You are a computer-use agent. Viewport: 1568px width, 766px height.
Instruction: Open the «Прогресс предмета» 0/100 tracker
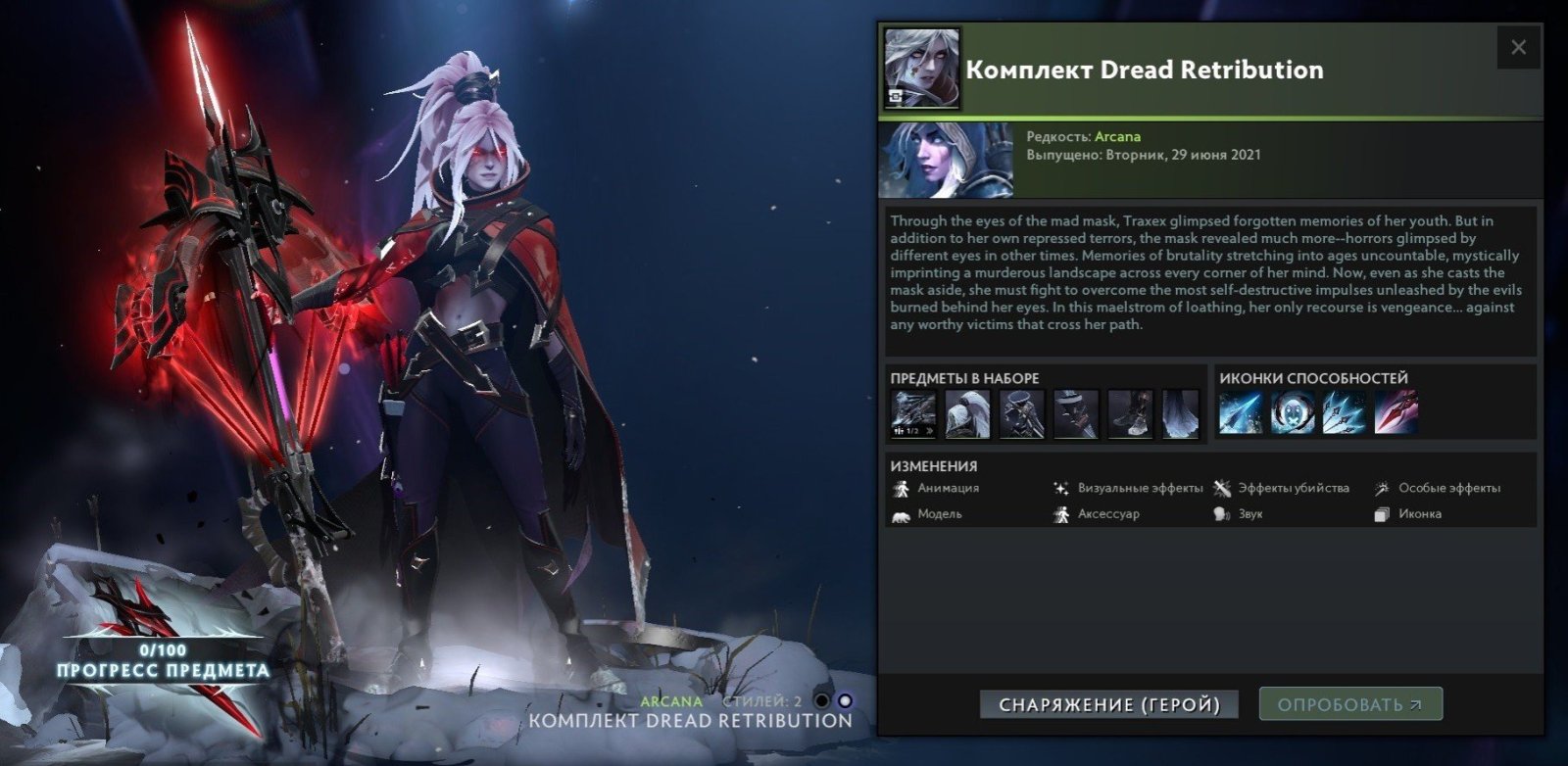(x=163, y=662)
